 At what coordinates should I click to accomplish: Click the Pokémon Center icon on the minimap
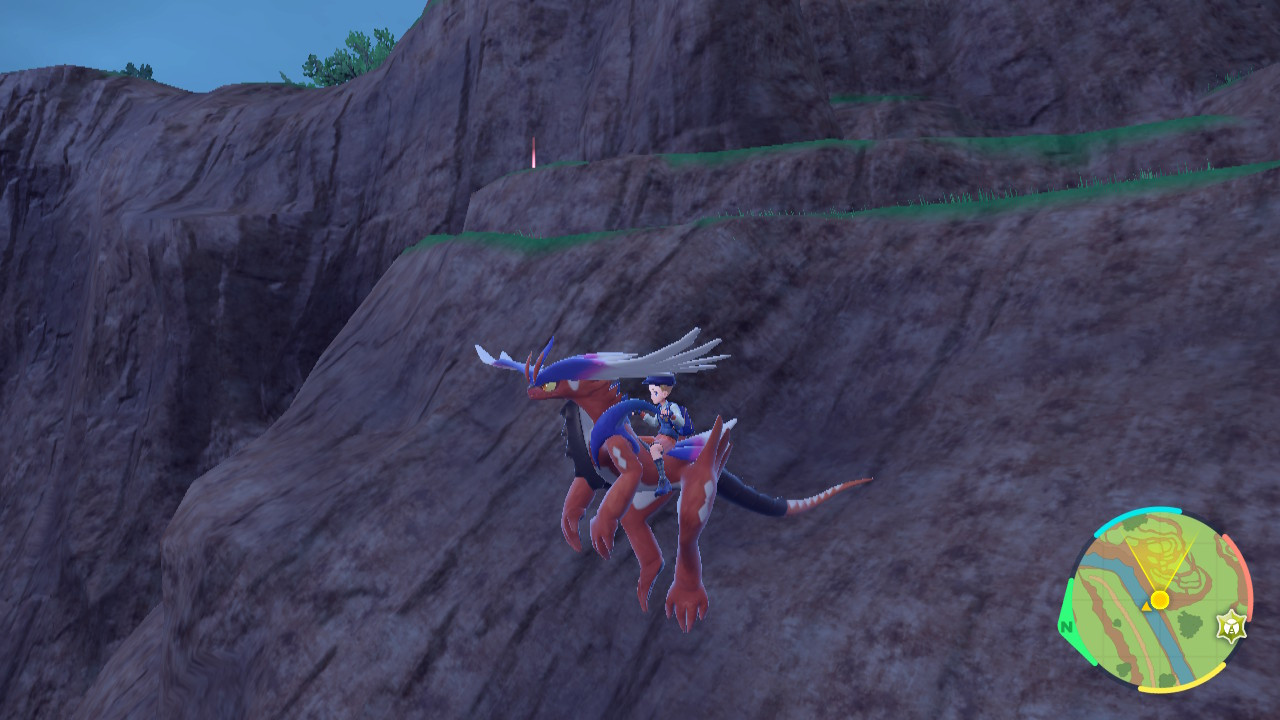point(1231,626)
